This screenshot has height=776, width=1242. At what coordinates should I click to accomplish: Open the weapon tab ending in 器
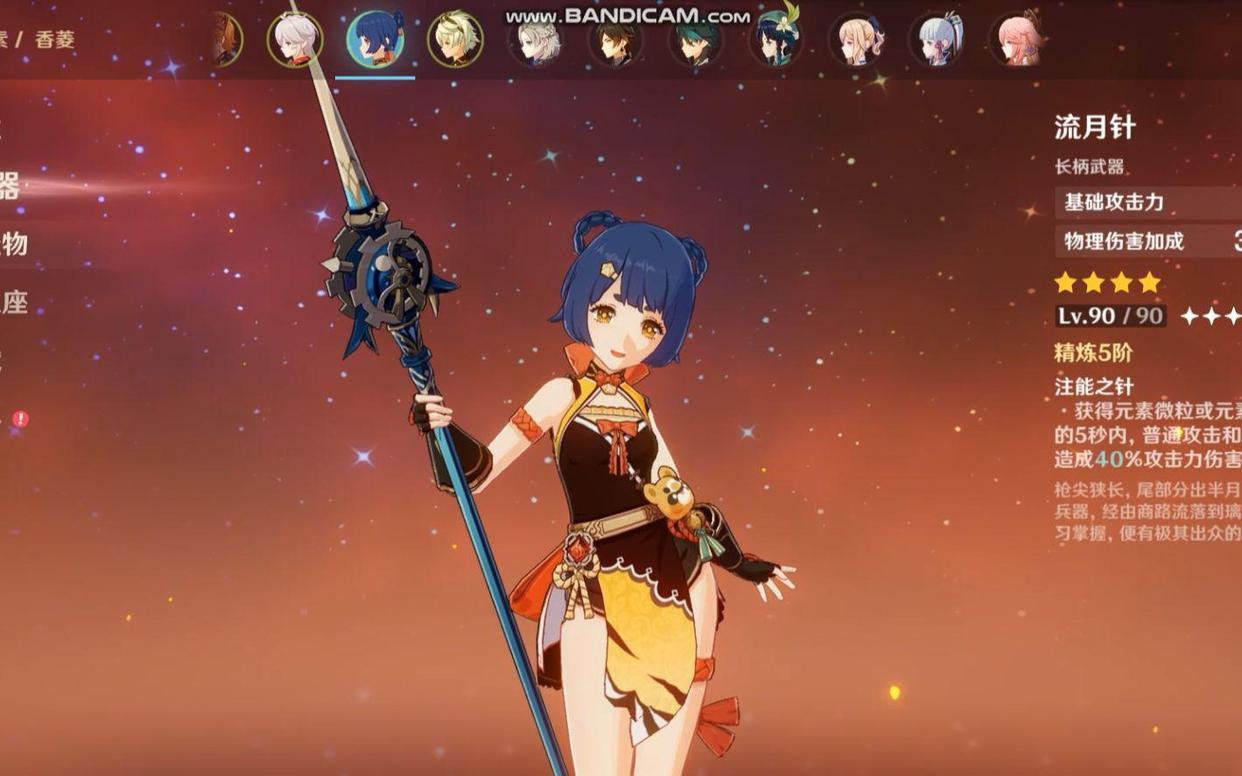pyautogui.click(x=9, y=186)
